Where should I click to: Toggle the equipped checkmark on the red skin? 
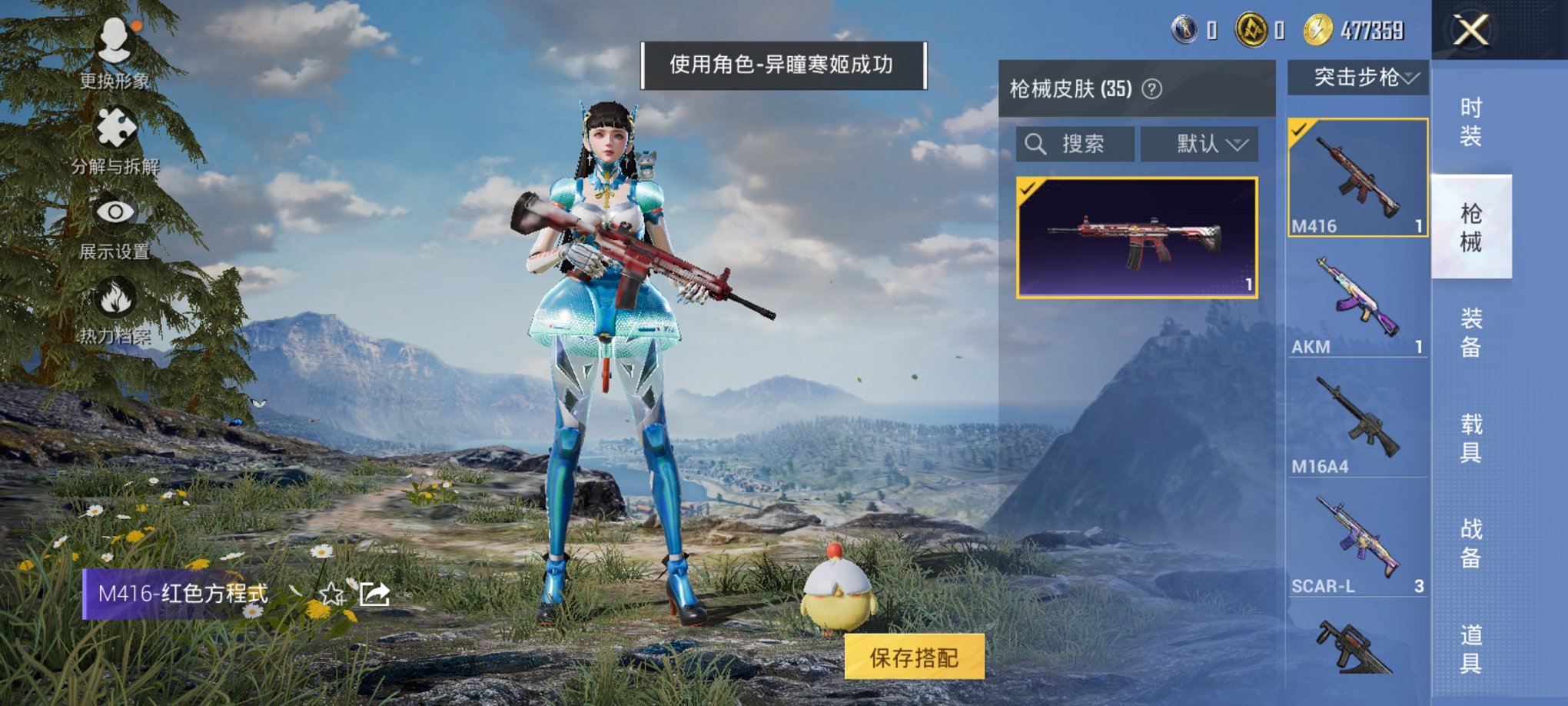pos(1028,187)
